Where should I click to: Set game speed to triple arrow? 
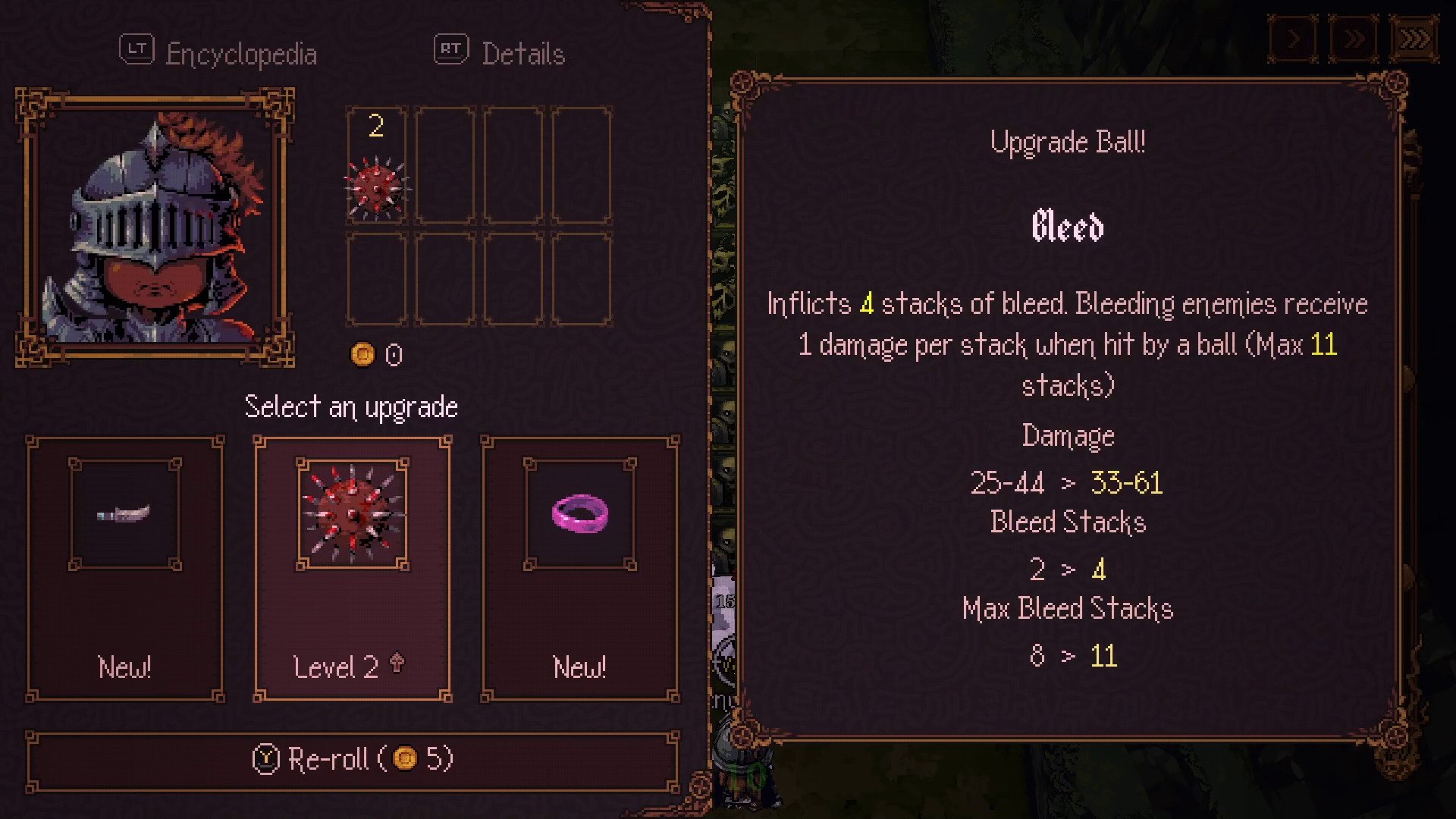1414,39
